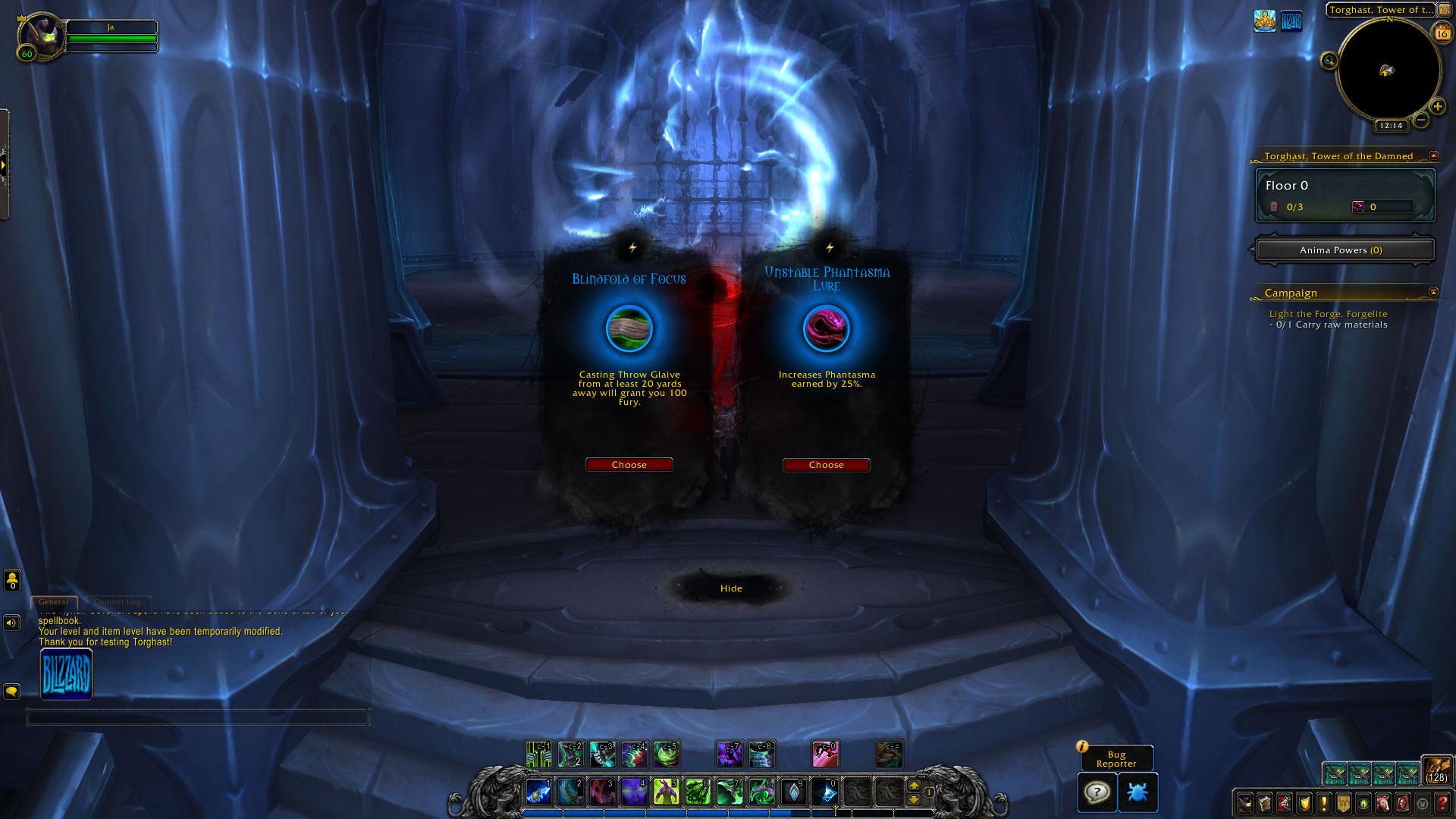Open the blue bug report button
This screenshot has height=819, width=1456.
1137,792
